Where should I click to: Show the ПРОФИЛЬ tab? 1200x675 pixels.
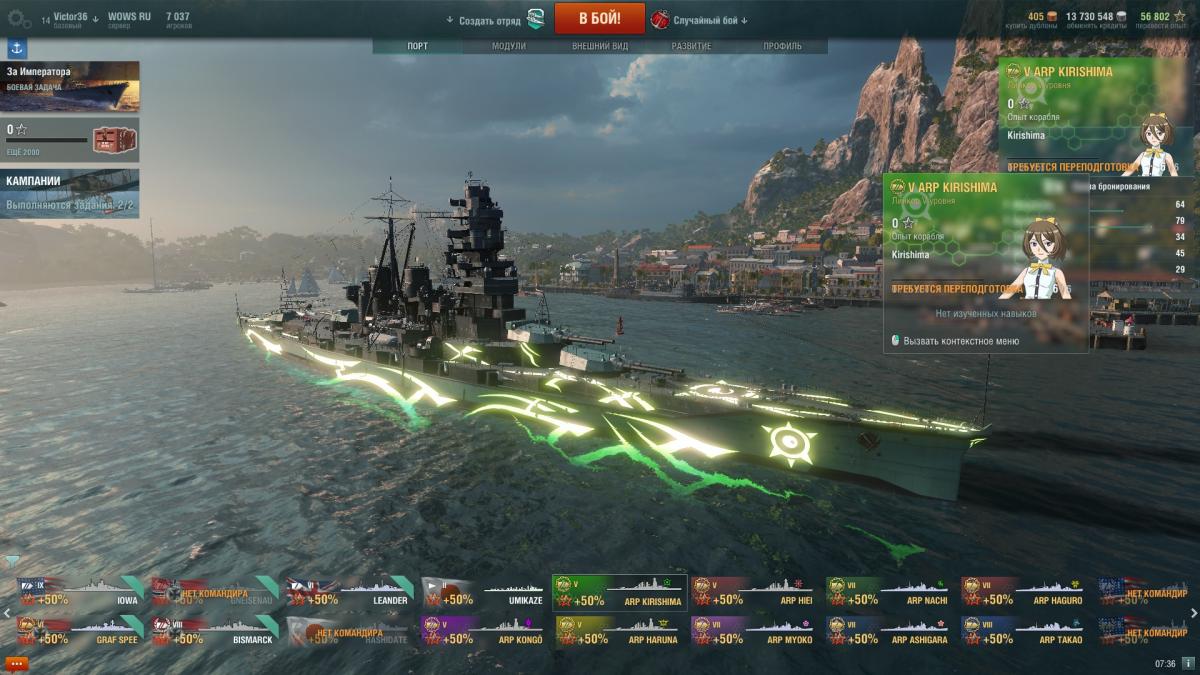[x=782, y=46]
